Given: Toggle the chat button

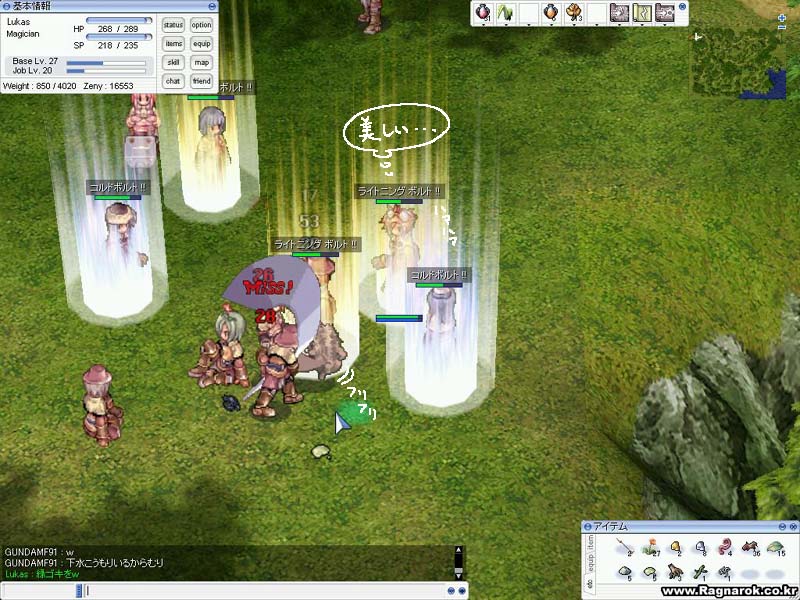Looking at the screenshot, I should pos(173,80).
